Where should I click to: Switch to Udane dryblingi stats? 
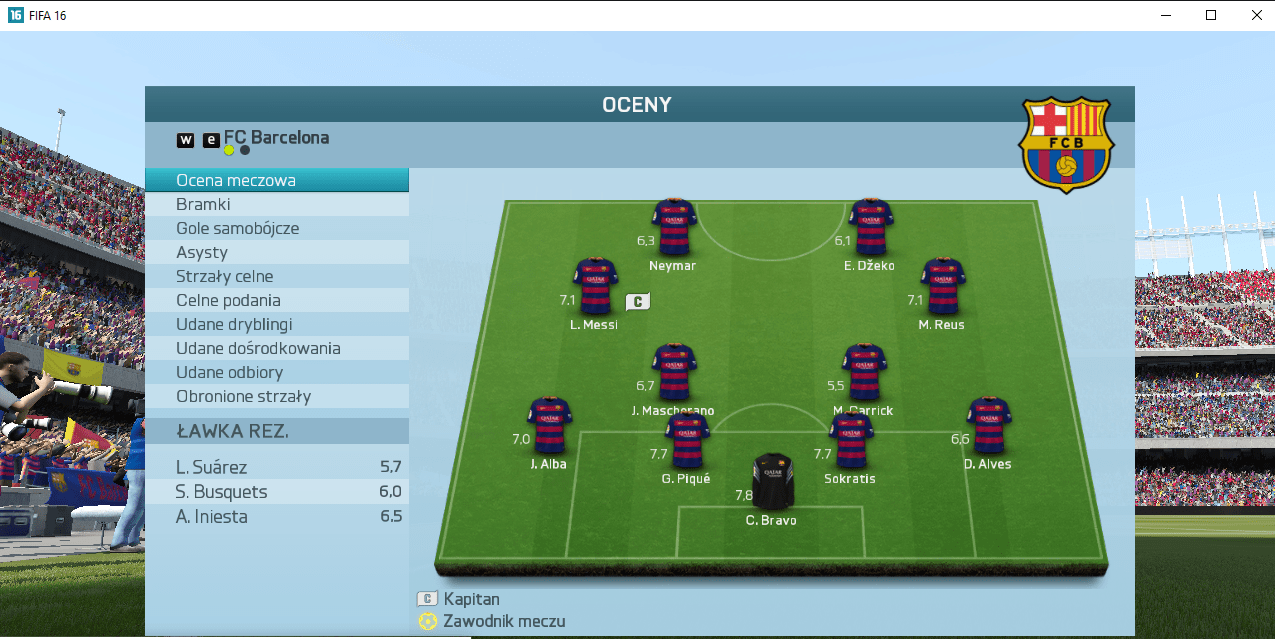276,324
